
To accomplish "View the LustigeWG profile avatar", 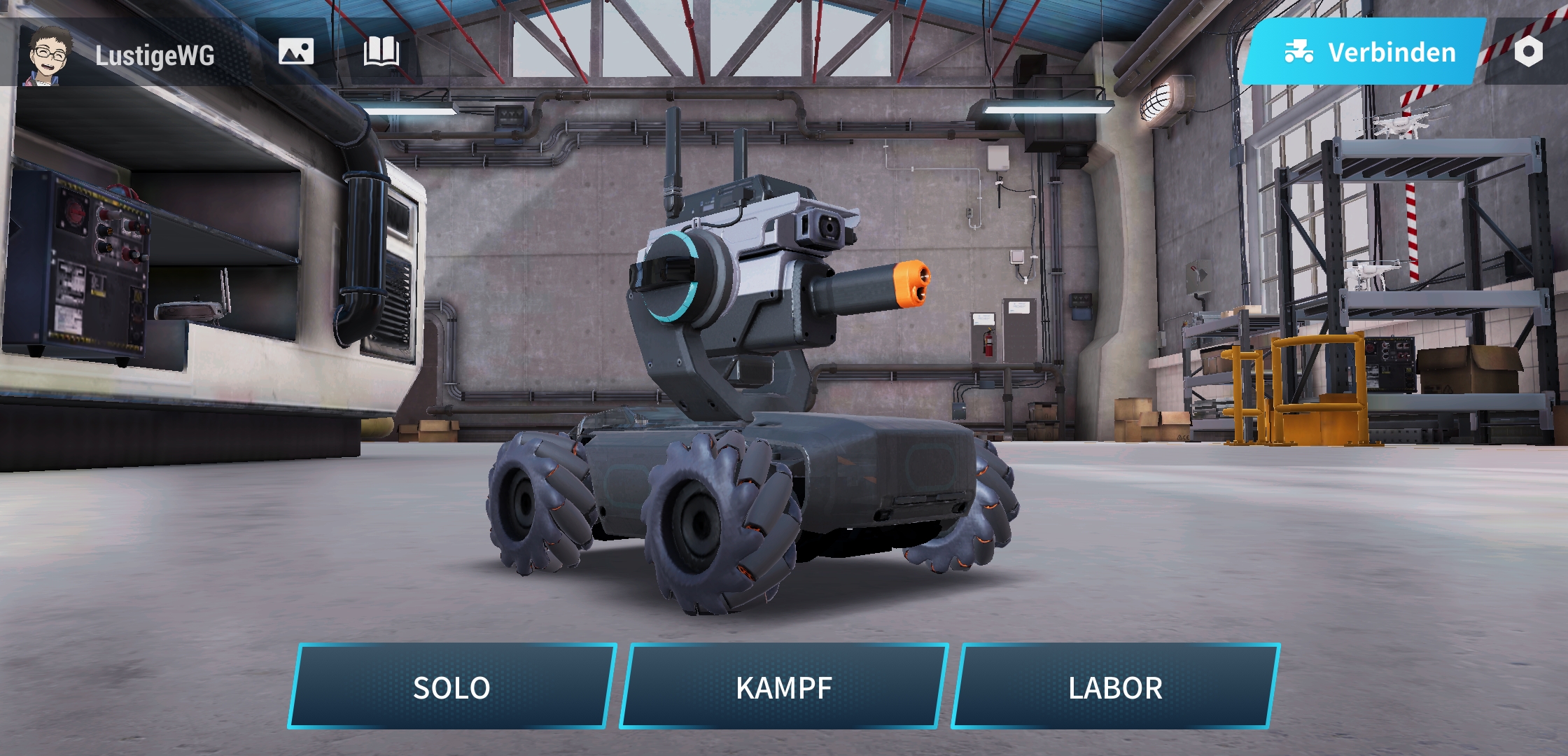I will click(49, 55).
